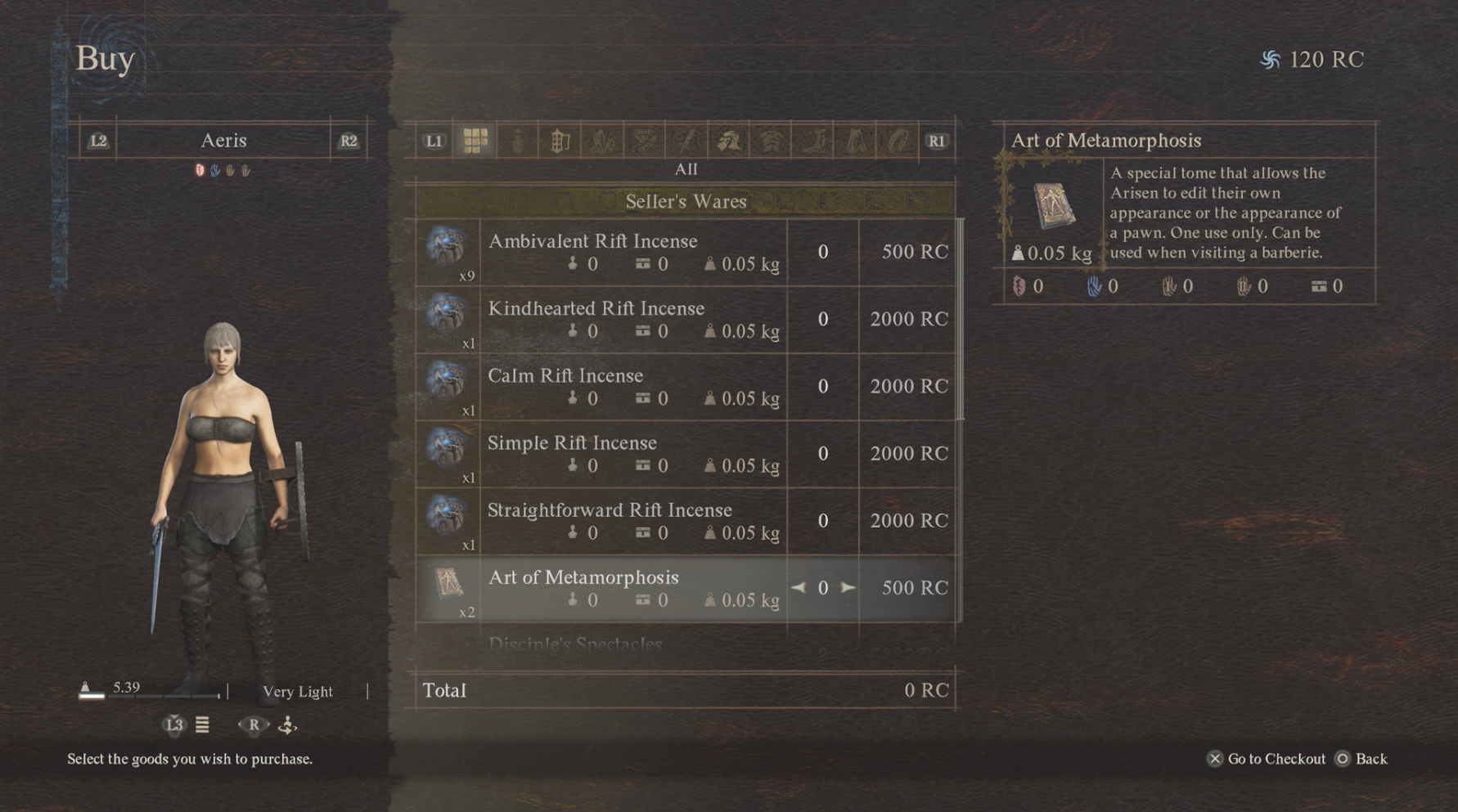Select the All wares grid category icon
This screenshot has width=1458, height=812.
pyautogui.click(x=475, y=140)
